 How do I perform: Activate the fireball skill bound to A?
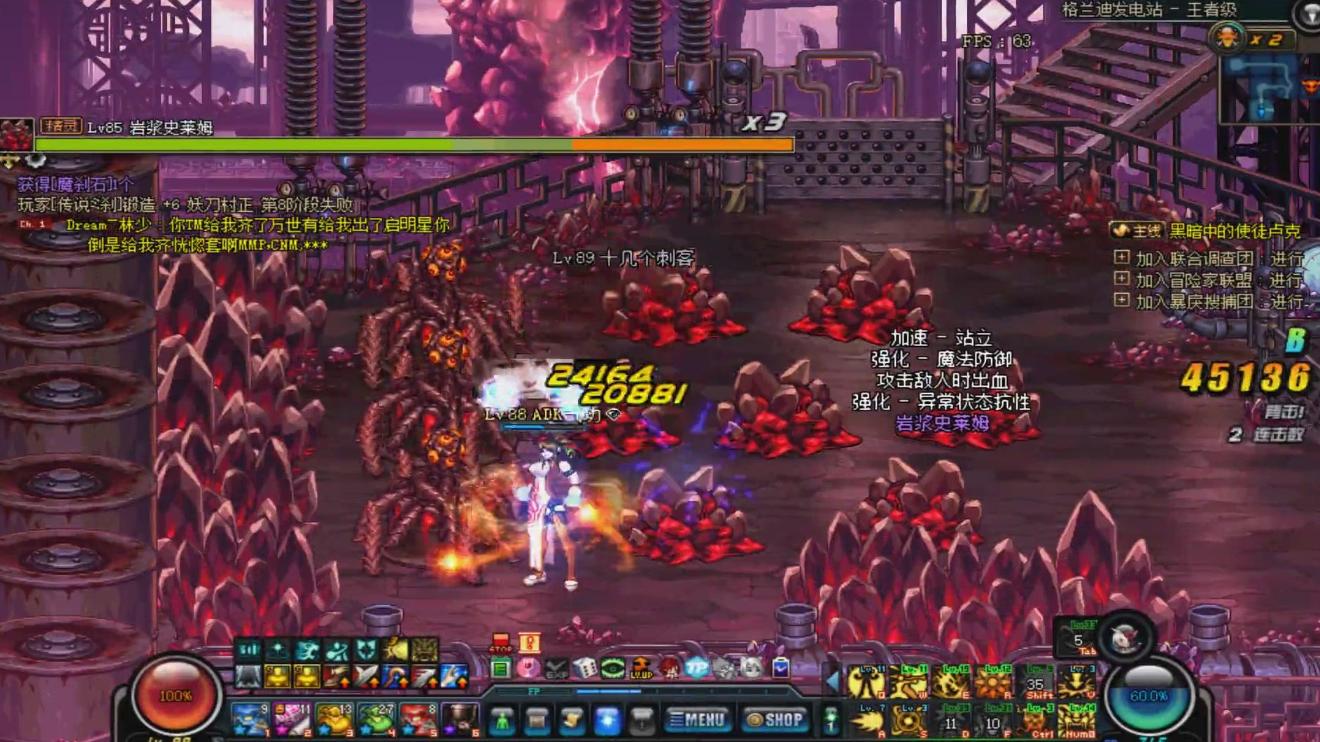[x=866, y=720]
